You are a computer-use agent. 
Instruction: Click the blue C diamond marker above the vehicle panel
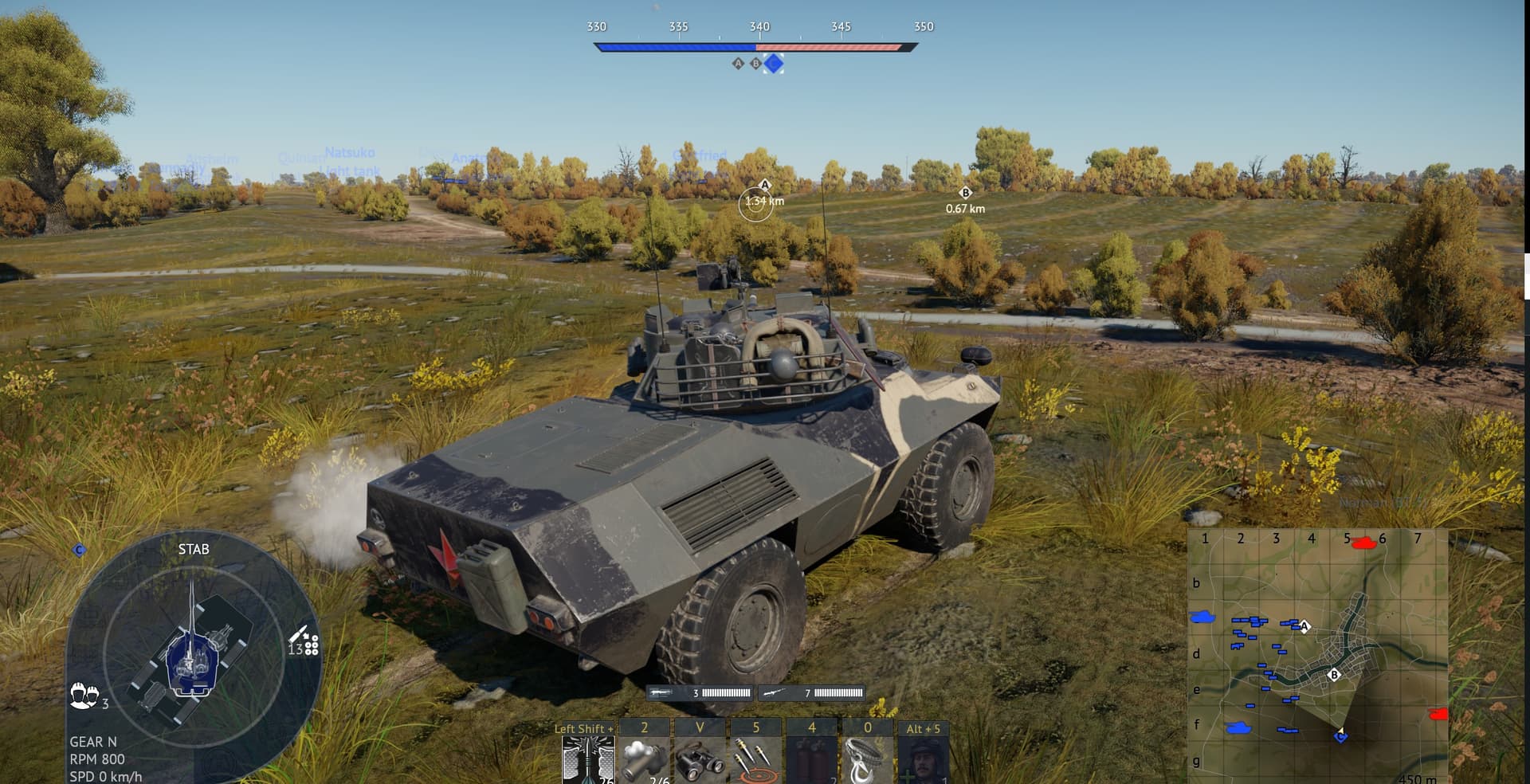(78, 549)
